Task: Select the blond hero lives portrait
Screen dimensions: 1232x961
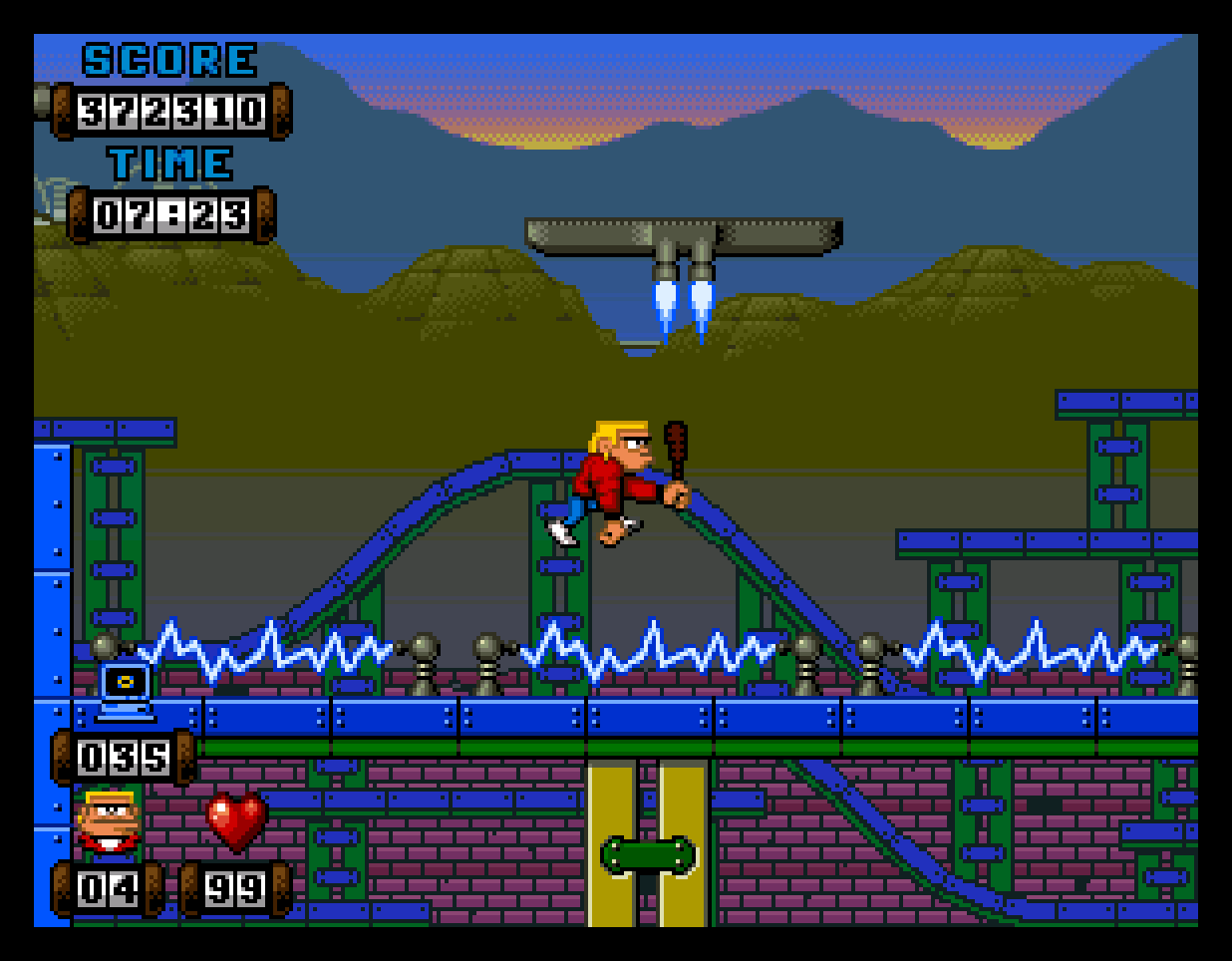Action: tap(110, 821)
